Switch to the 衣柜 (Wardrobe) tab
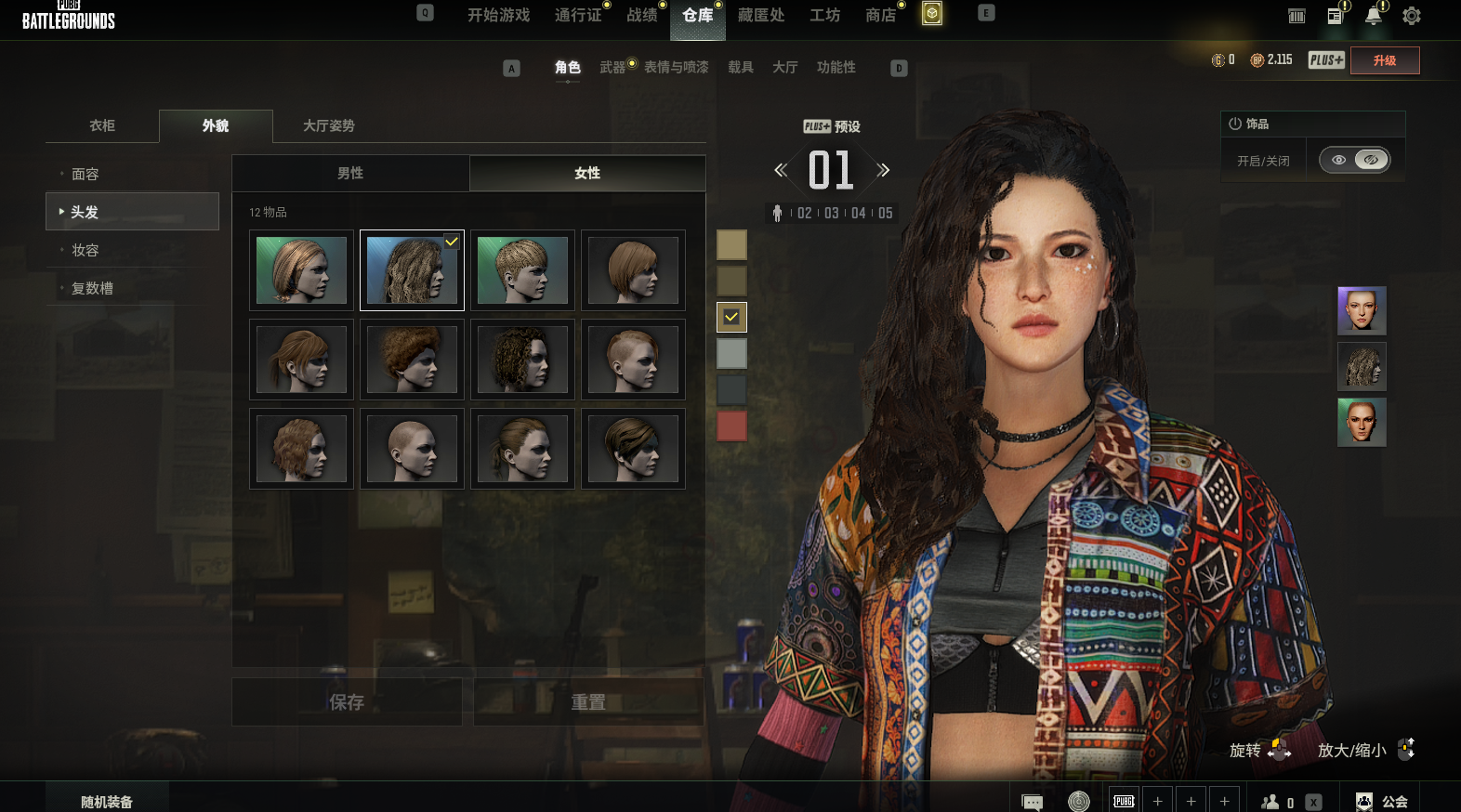Image resolution: width=1461 pixels, height=812 pixels. [x=102, y=126]
